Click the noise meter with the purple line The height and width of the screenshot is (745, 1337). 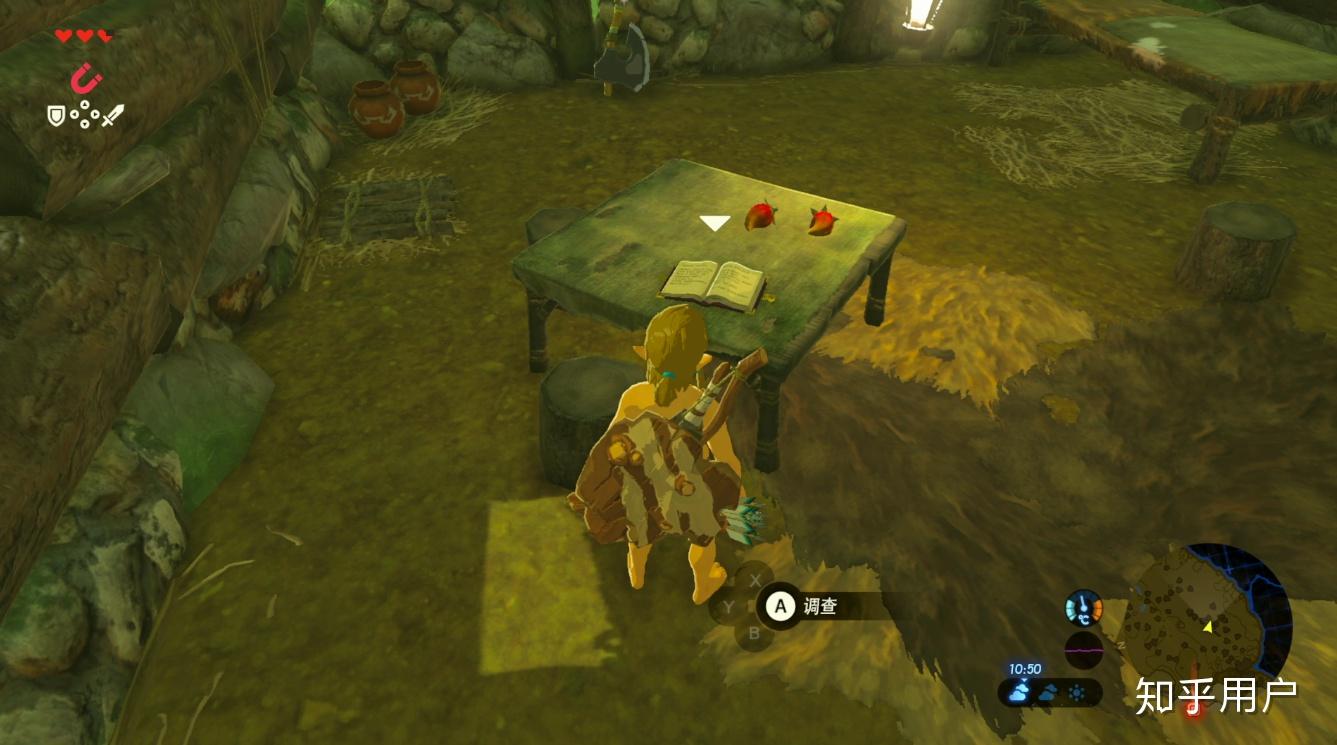[1083, 649]
